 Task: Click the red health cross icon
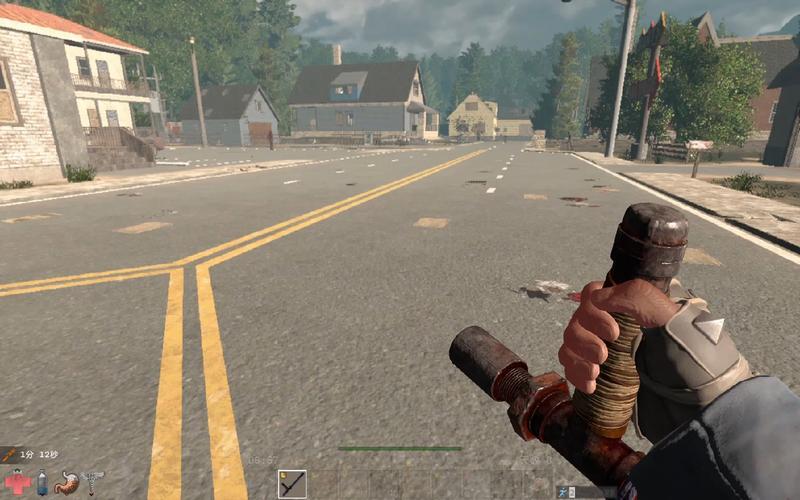click(x=17, y=484)
